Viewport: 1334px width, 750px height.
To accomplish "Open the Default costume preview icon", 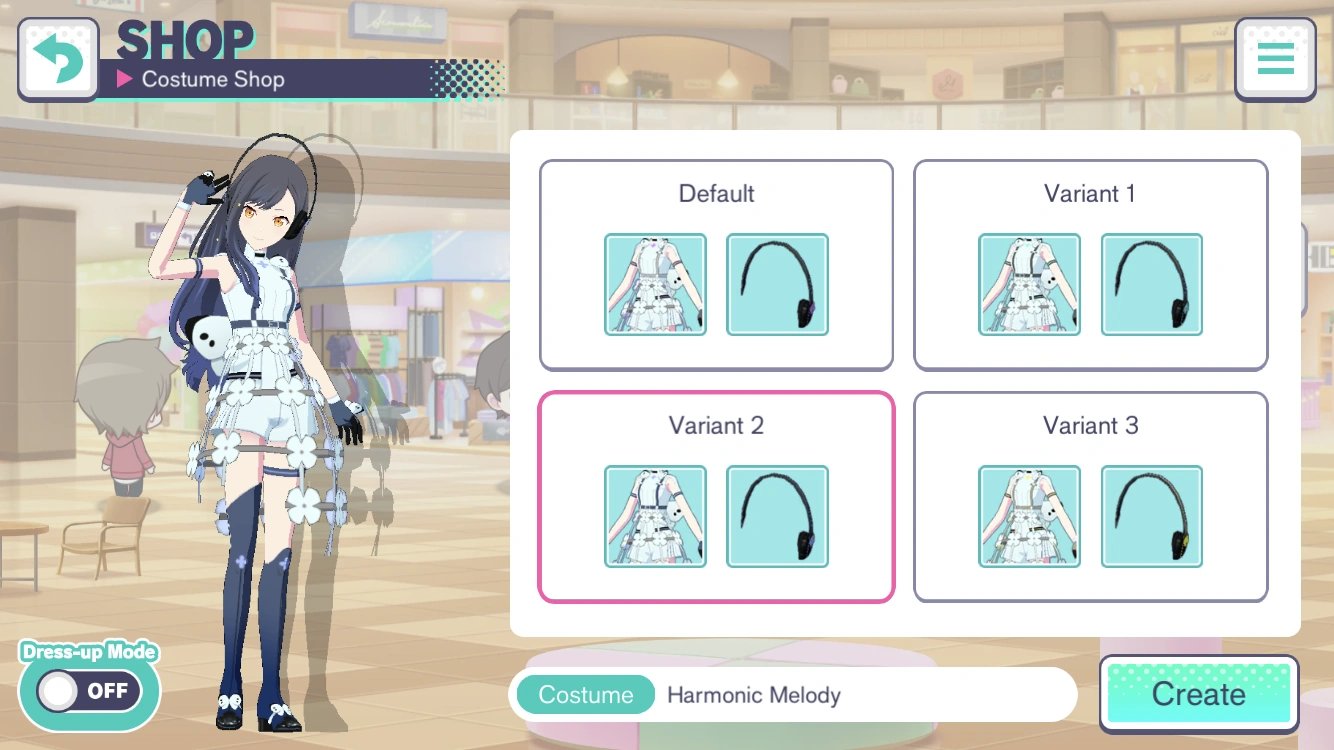I will click(x=655, y=284).
